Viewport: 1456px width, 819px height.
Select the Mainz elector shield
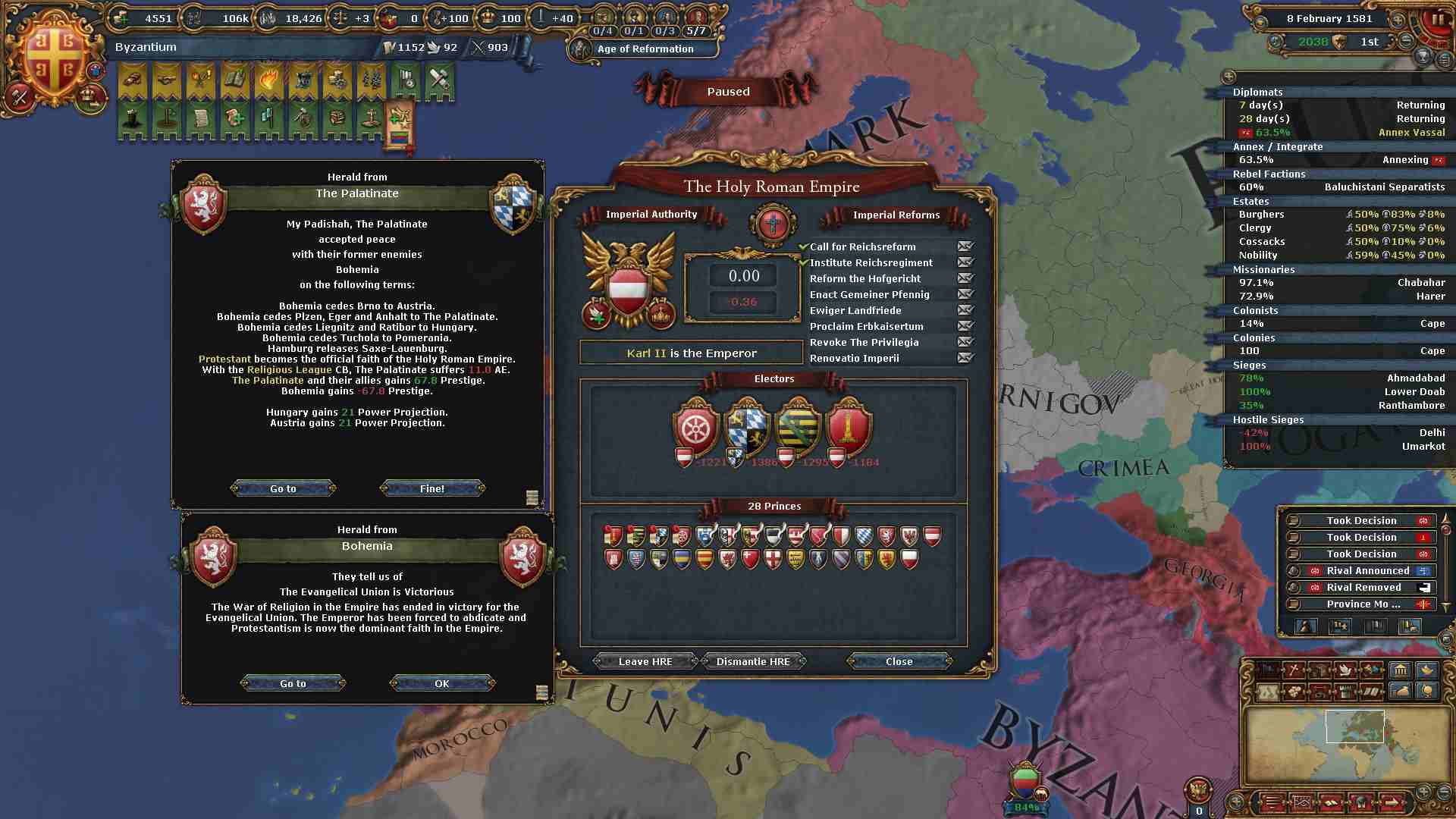click(695, 428)
